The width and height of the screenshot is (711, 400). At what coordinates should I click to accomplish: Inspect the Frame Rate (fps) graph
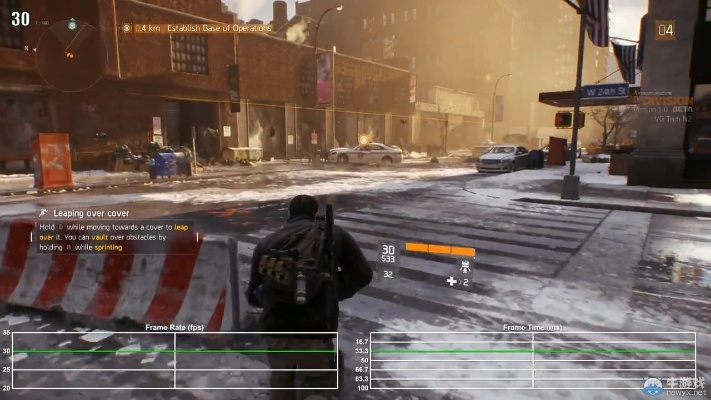(175, 360)
